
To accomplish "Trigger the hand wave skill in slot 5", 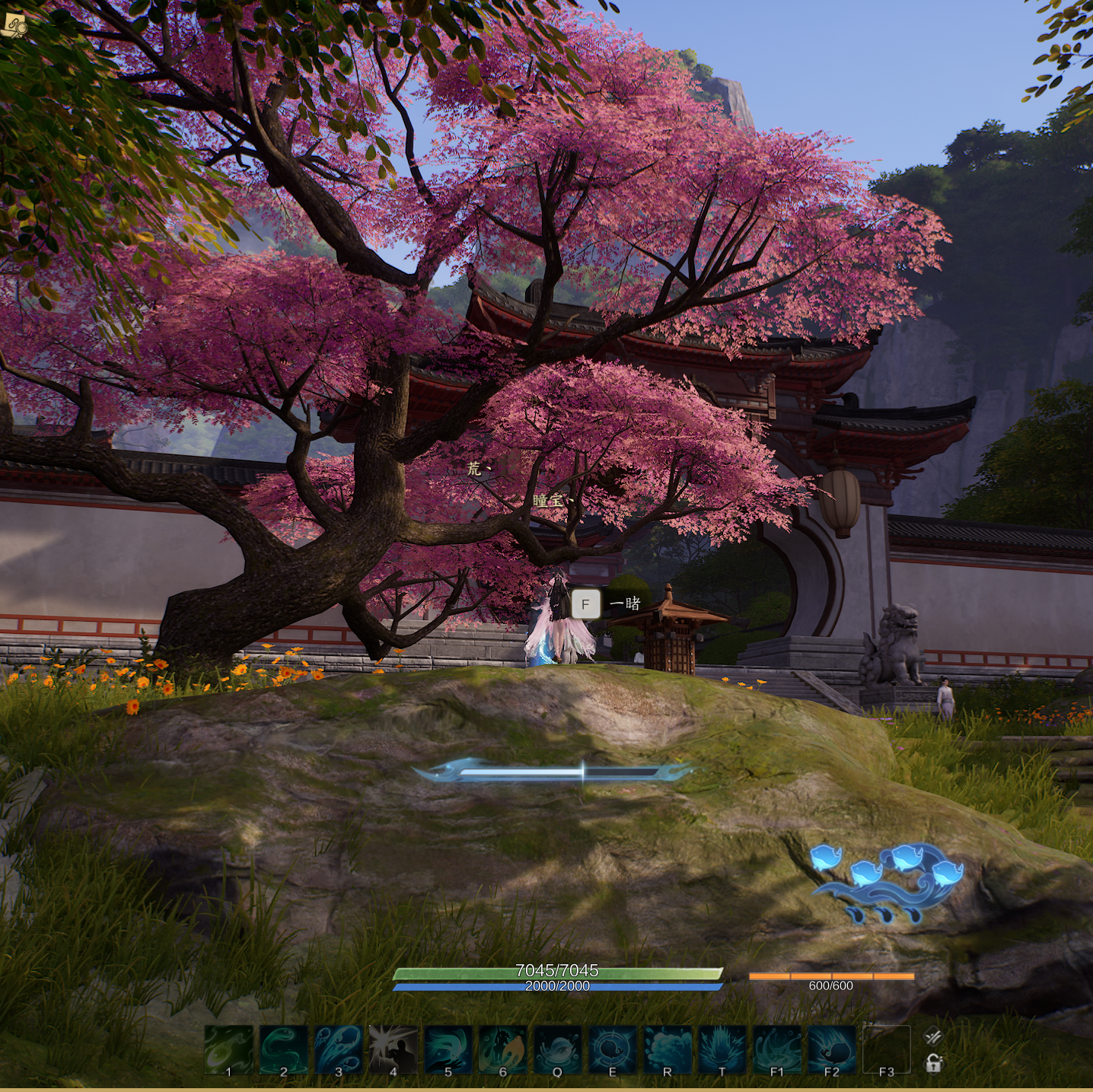I will [448, 1050].
